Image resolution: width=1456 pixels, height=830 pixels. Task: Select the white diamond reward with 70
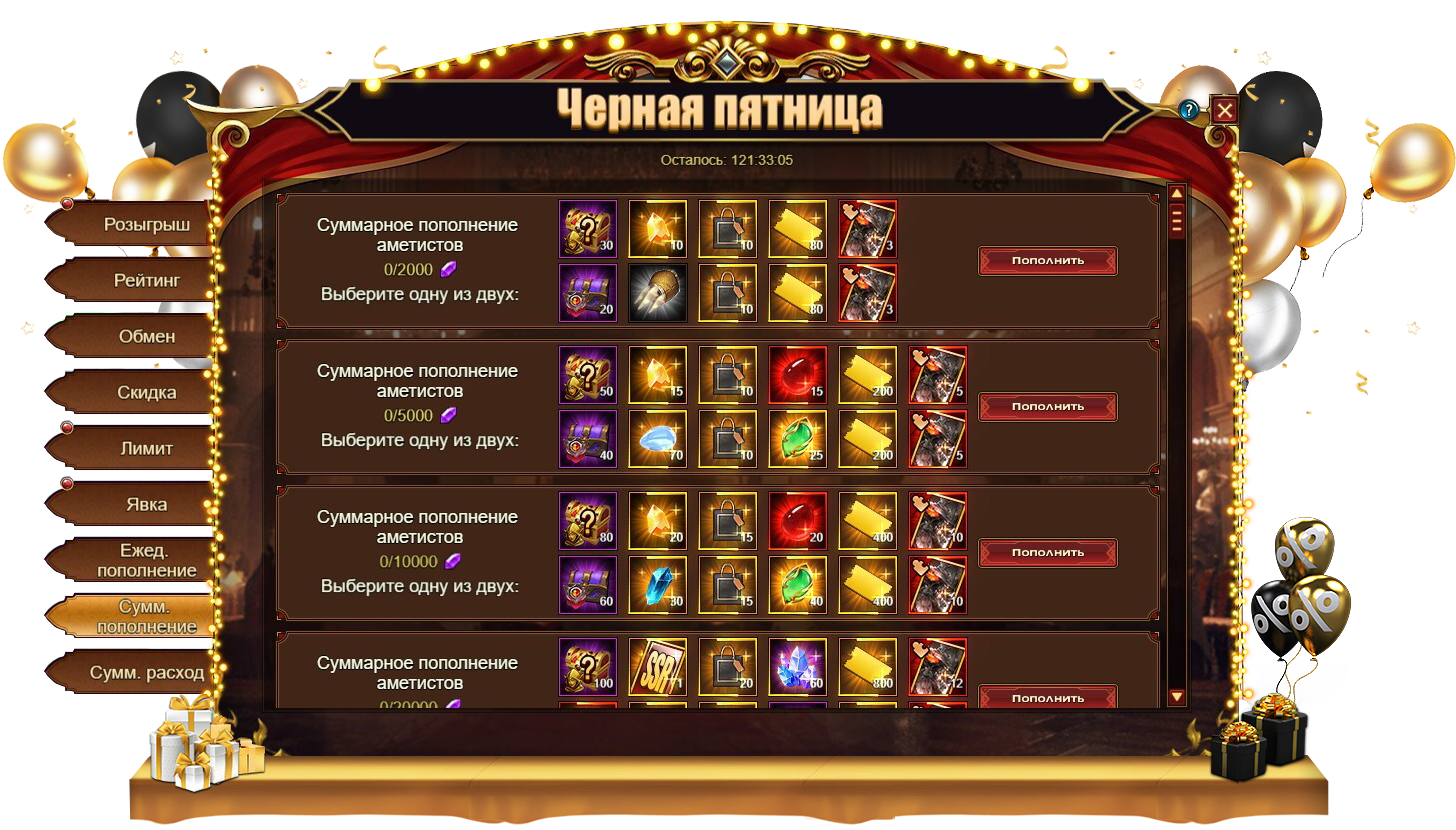click(657, 439)
